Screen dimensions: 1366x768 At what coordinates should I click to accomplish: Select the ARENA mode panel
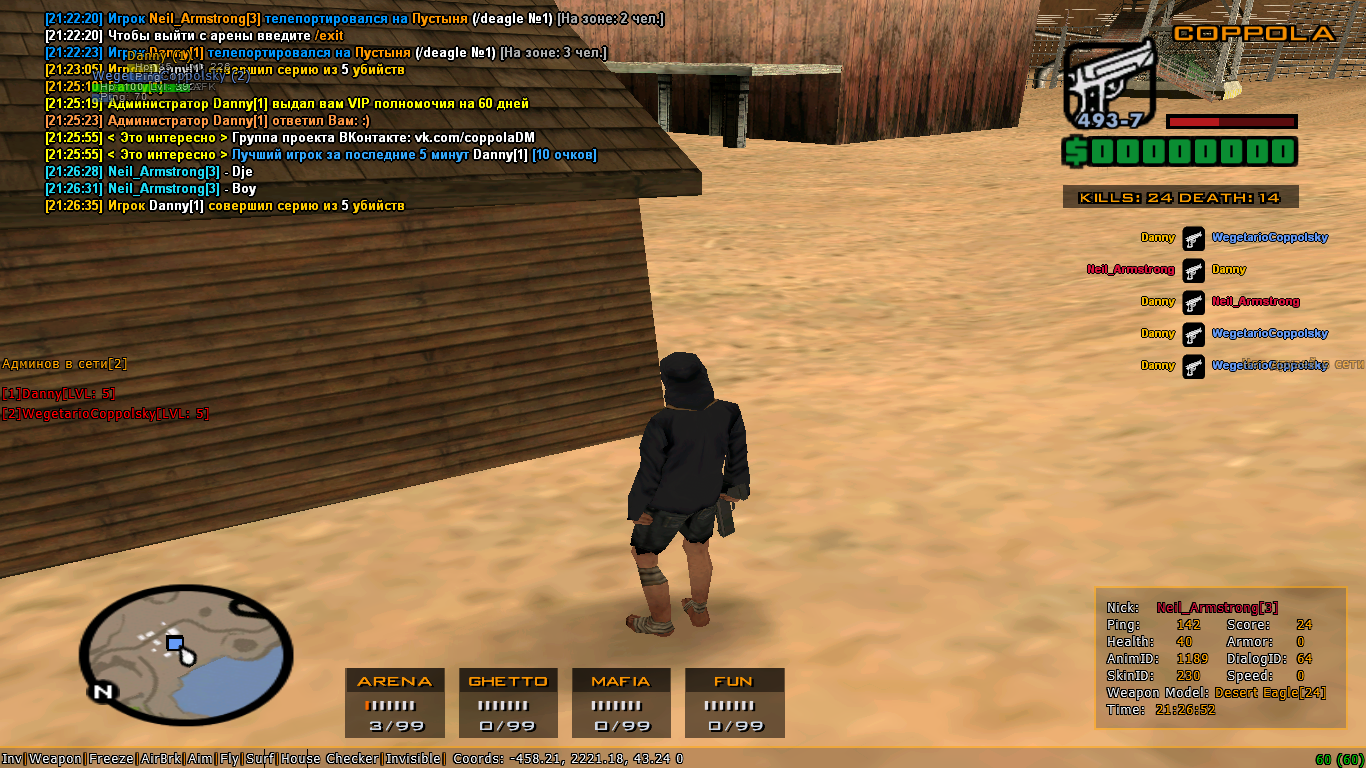[x=395, y=703]
